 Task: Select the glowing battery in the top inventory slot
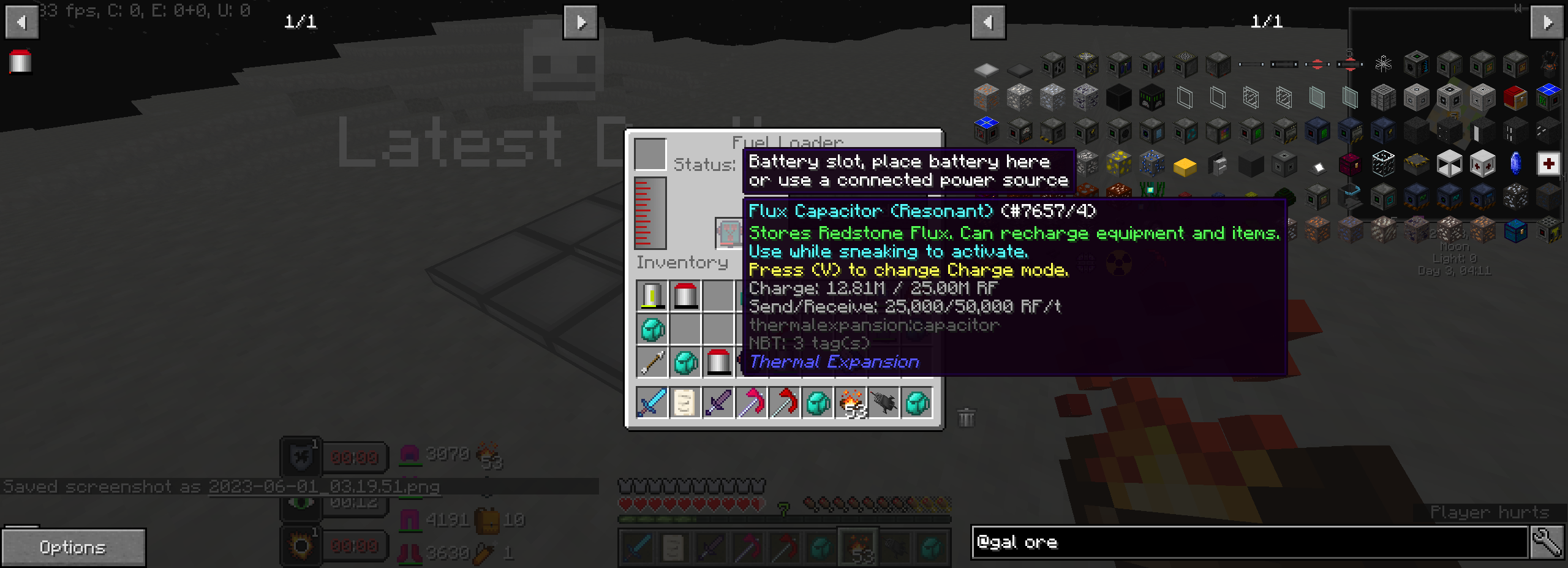(652, 296)
